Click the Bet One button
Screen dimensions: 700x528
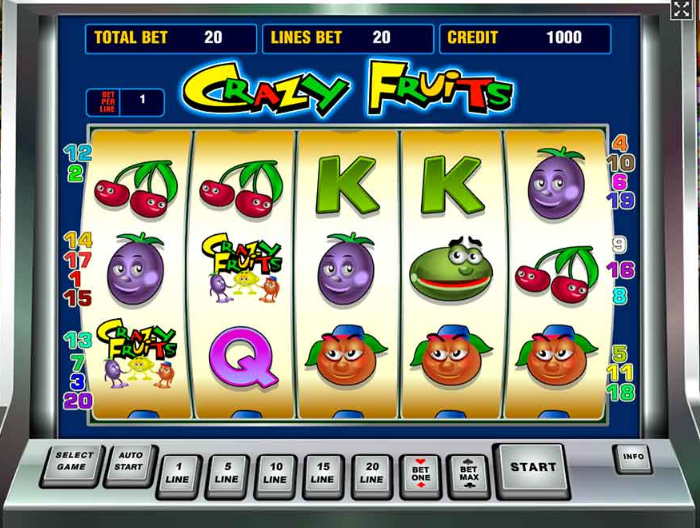pos(420,473)
